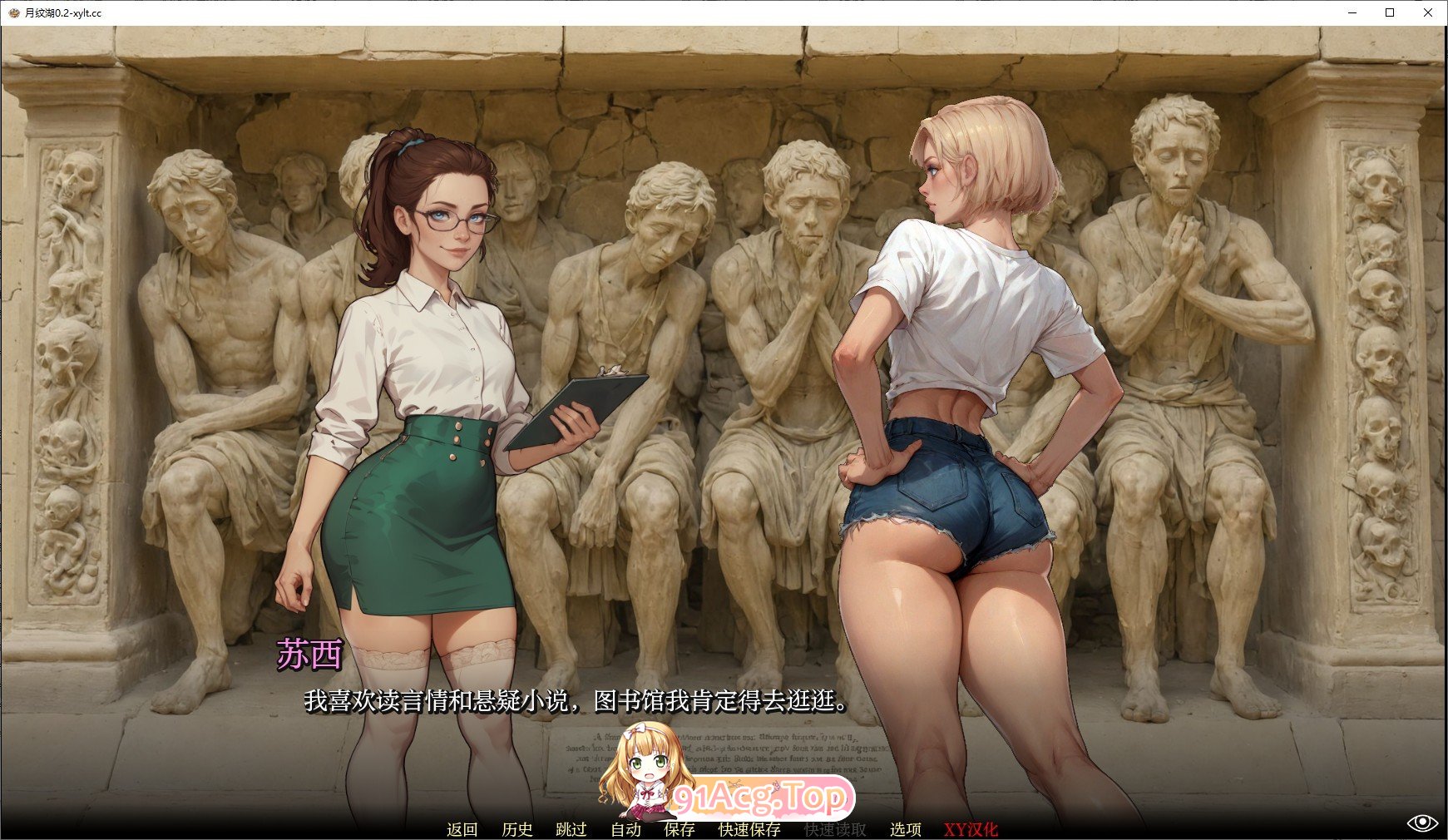Image resolution: width=1448 pixels, height=840 pixels.
Task: Click the grayed 快速读取 (quick load) option
Action: point(835,829)
